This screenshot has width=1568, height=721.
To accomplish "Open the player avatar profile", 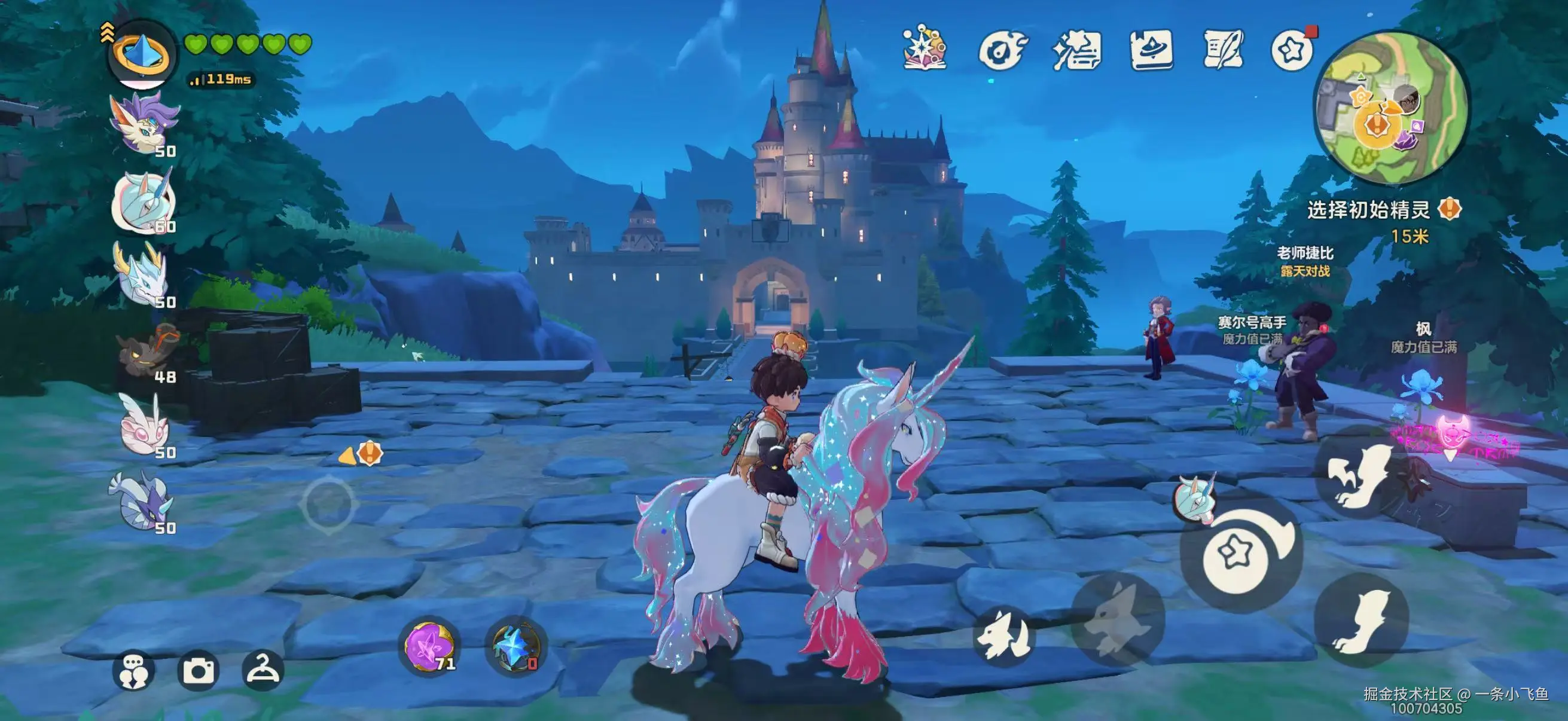I will (142, 55).
